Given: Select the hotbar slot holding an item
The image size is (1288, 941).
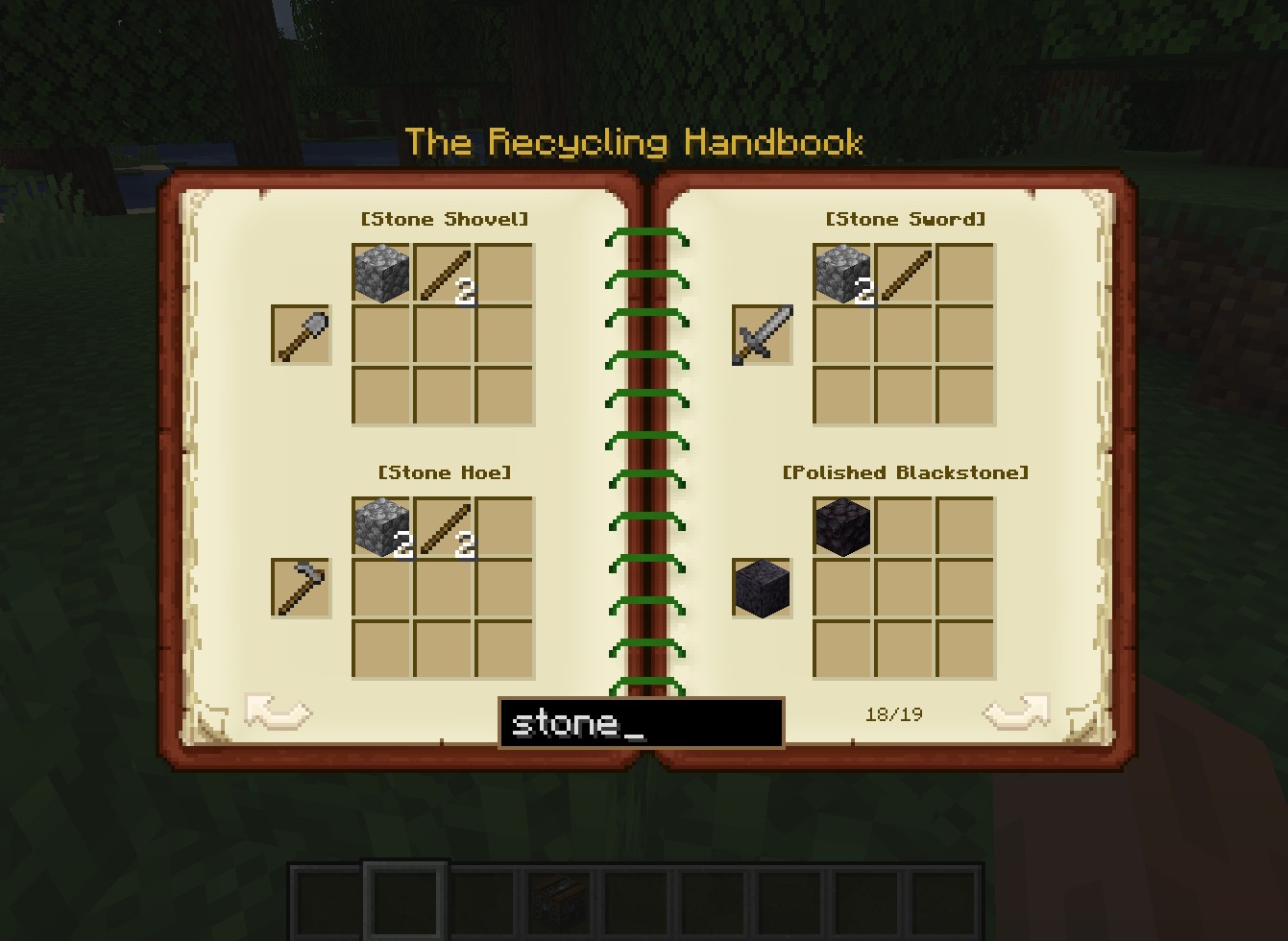Looking at the screenshot, I should [x=560, y=902].
